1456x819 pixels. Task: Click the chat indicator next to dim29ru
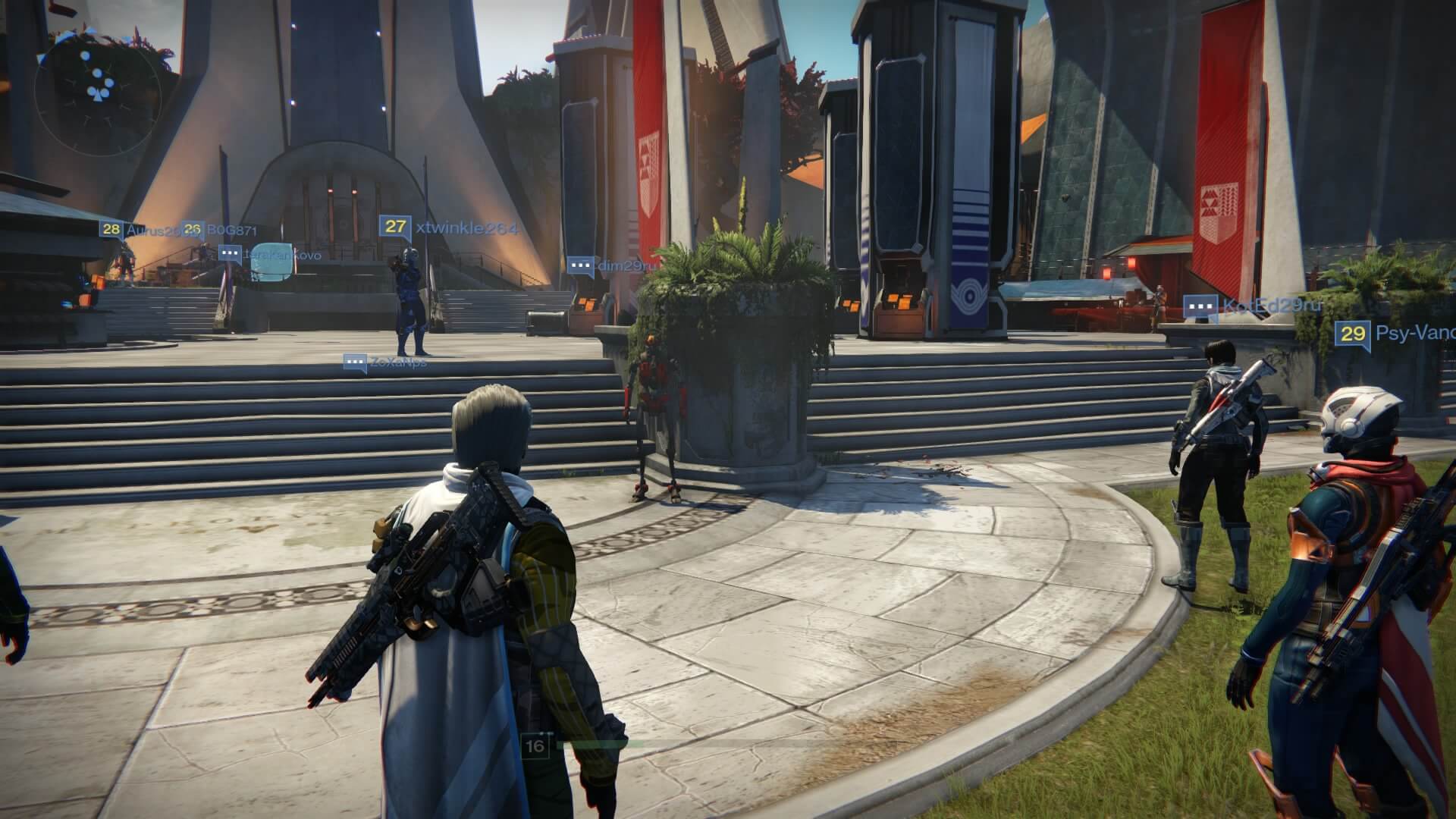pos(581,265)
